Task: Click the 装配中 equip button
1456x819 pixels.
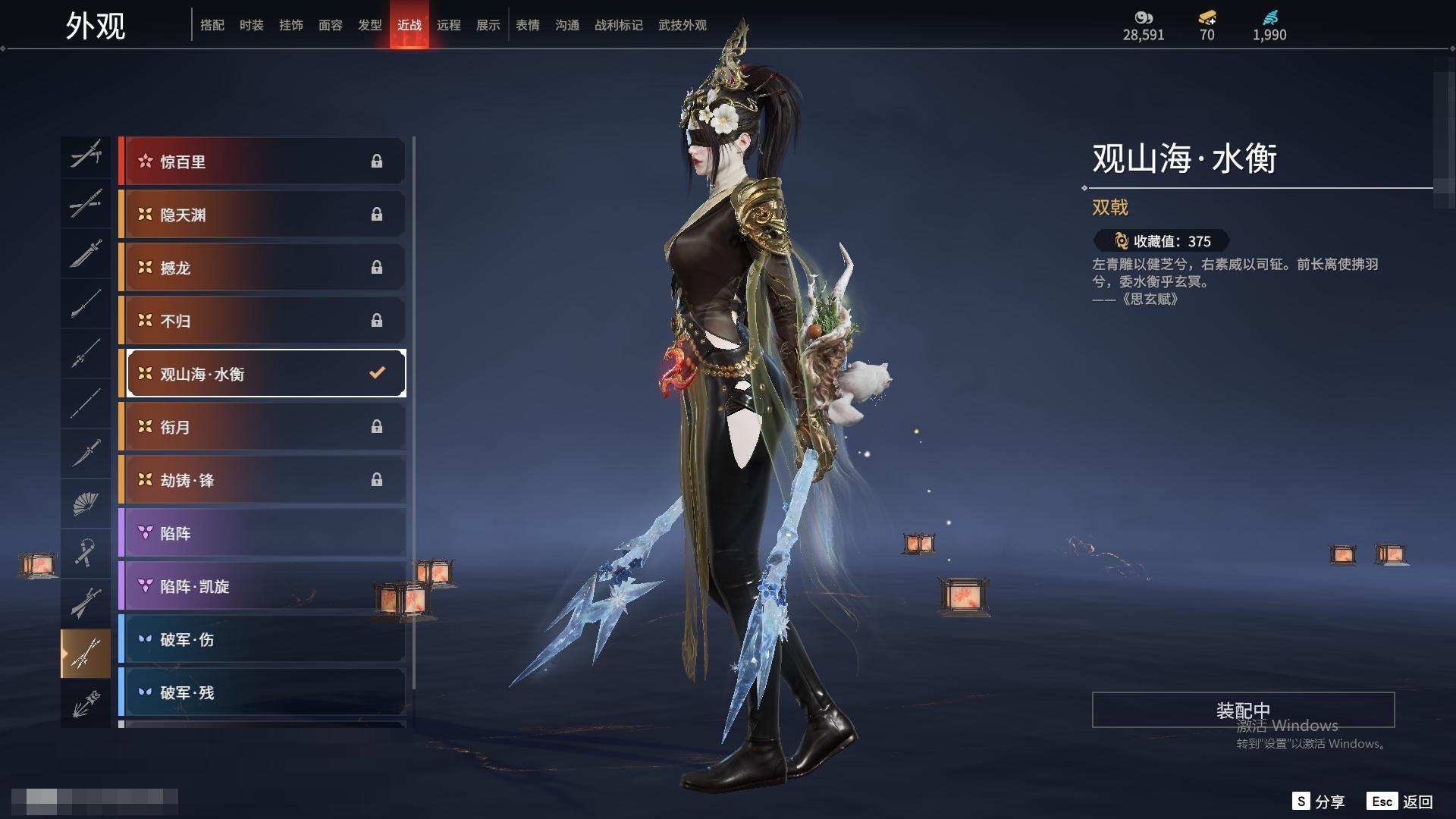Action: click(x=1243, y=710)
